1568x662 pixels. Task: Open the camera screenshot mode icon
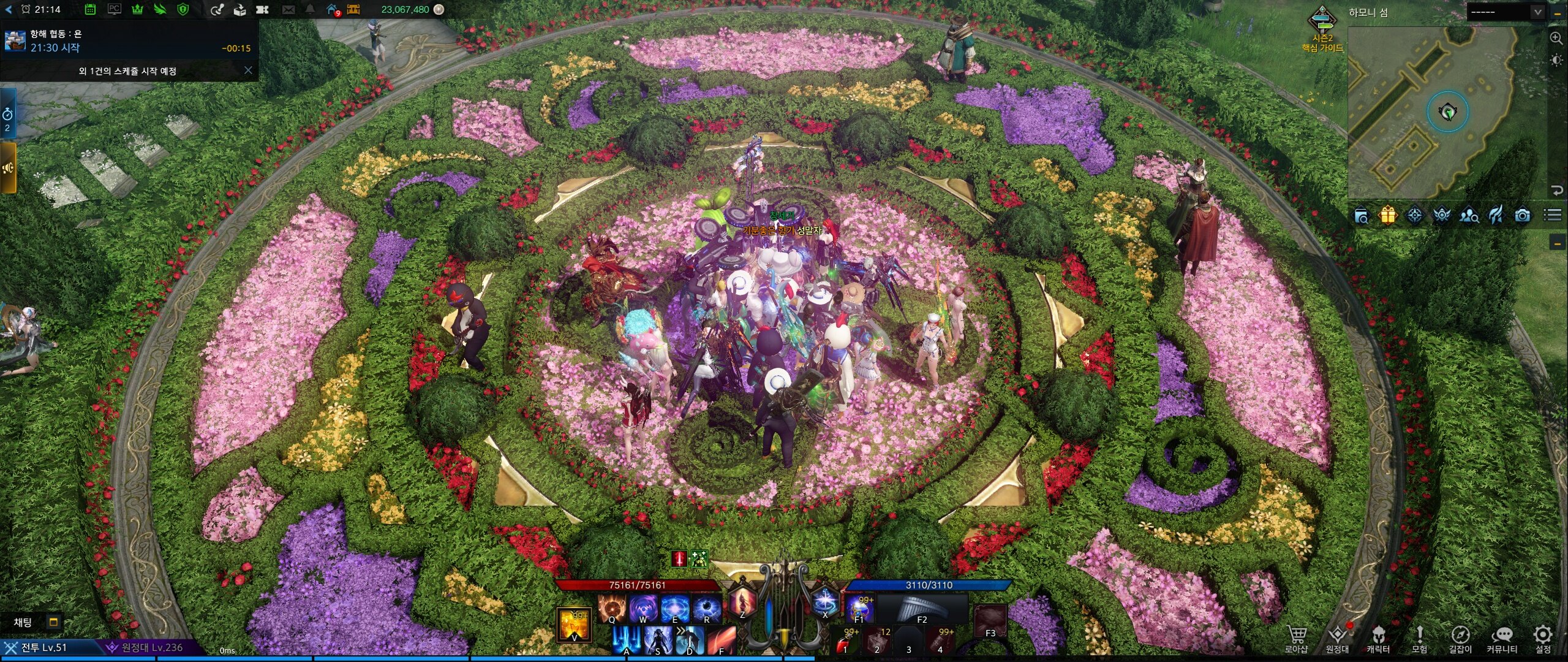[x=1523, y=215]
